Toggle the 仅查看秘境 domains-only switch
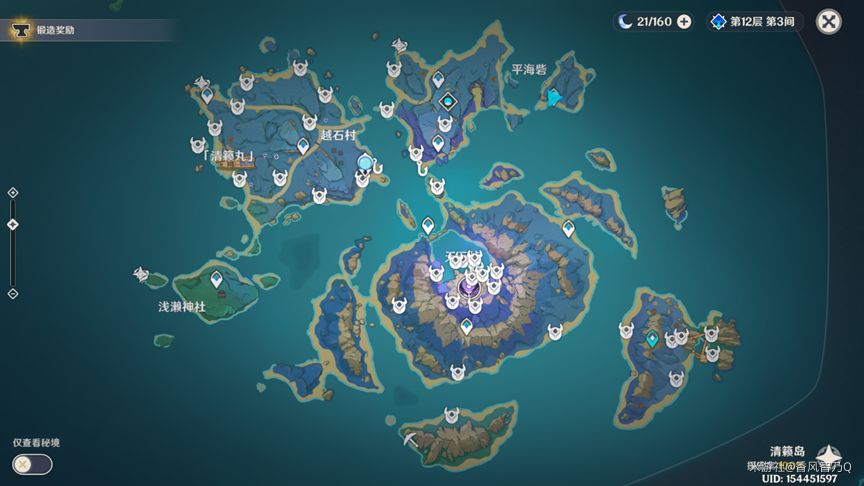This screenshot has width=864, height=486. pyautogui.click(x=32, y=464)
